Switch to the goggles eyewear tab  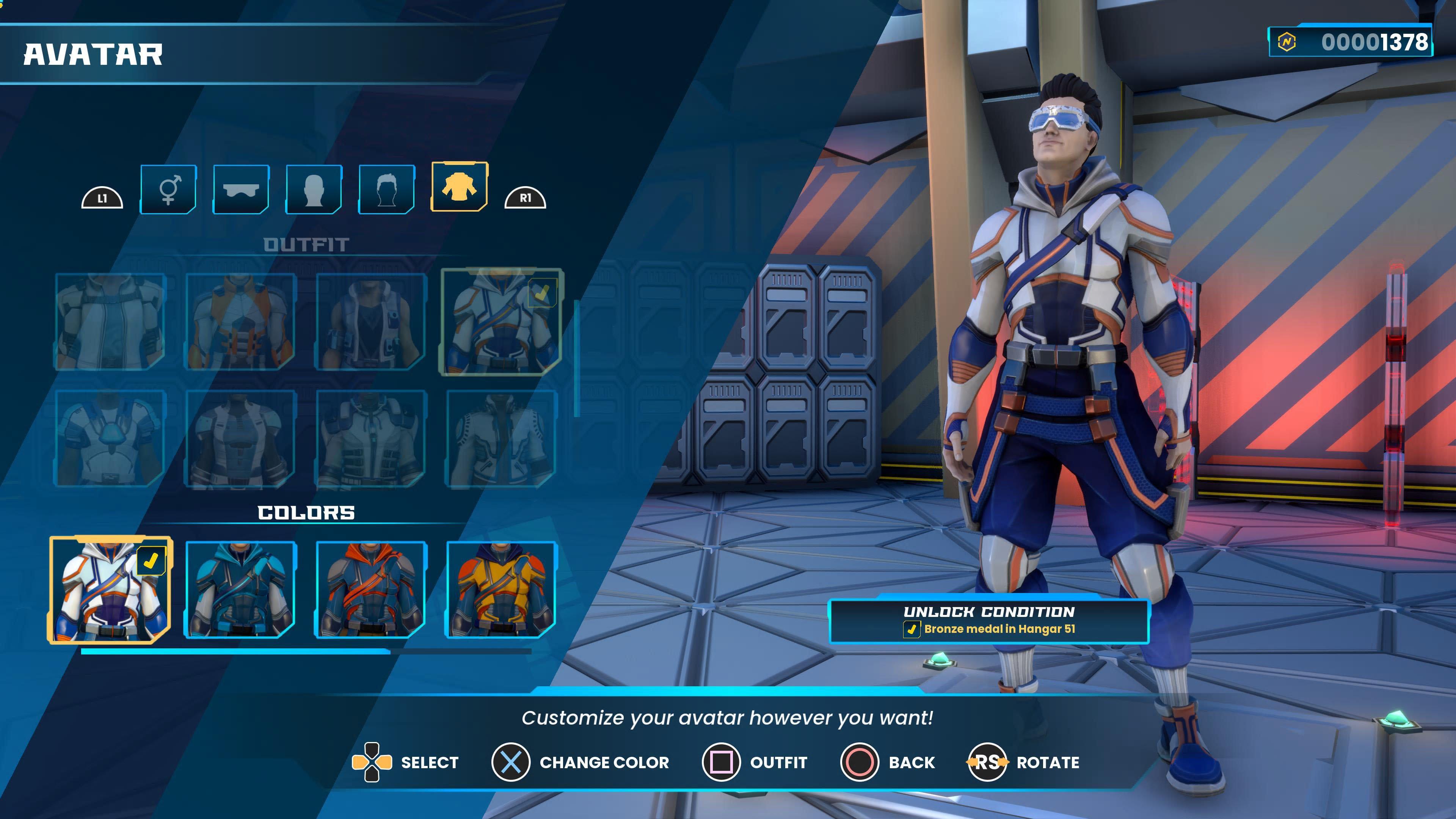(242, 189)
